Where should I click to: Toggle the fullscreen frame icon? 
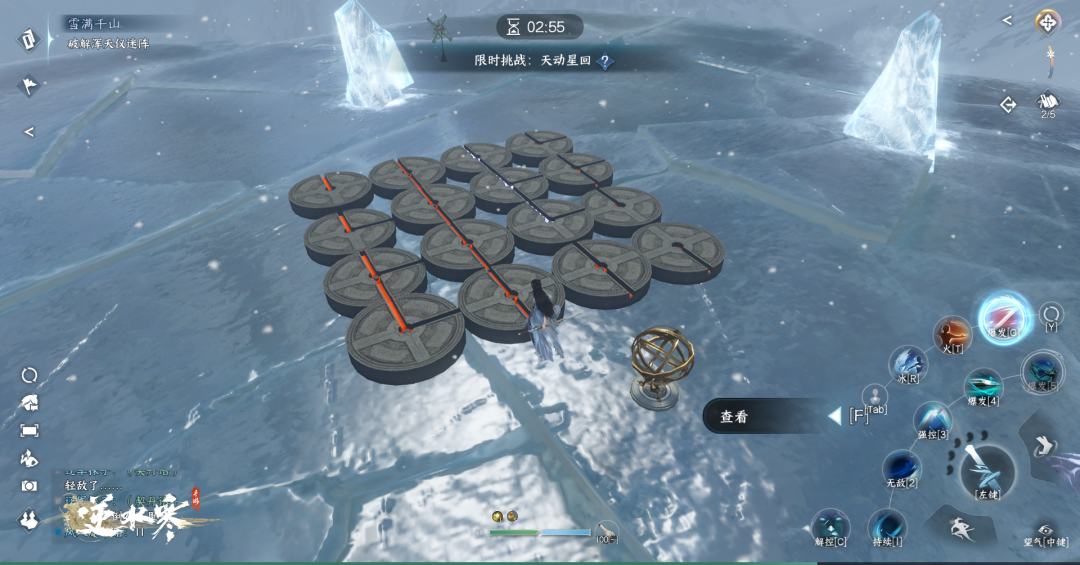tap(29, 430)
